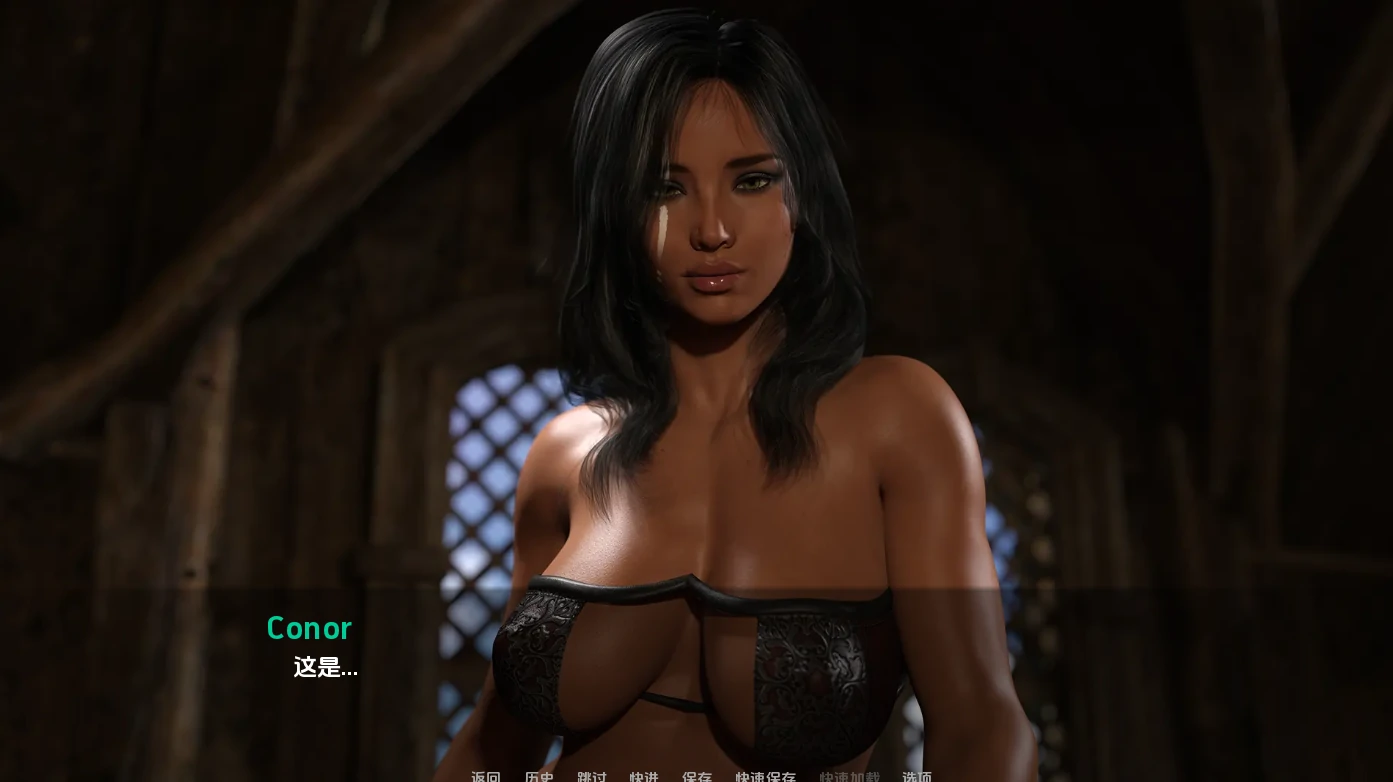The width and height of the screenshot is (1393, 782).
Task: Click the 返回 (Back) quick menu button
Action: coord(486,776)
